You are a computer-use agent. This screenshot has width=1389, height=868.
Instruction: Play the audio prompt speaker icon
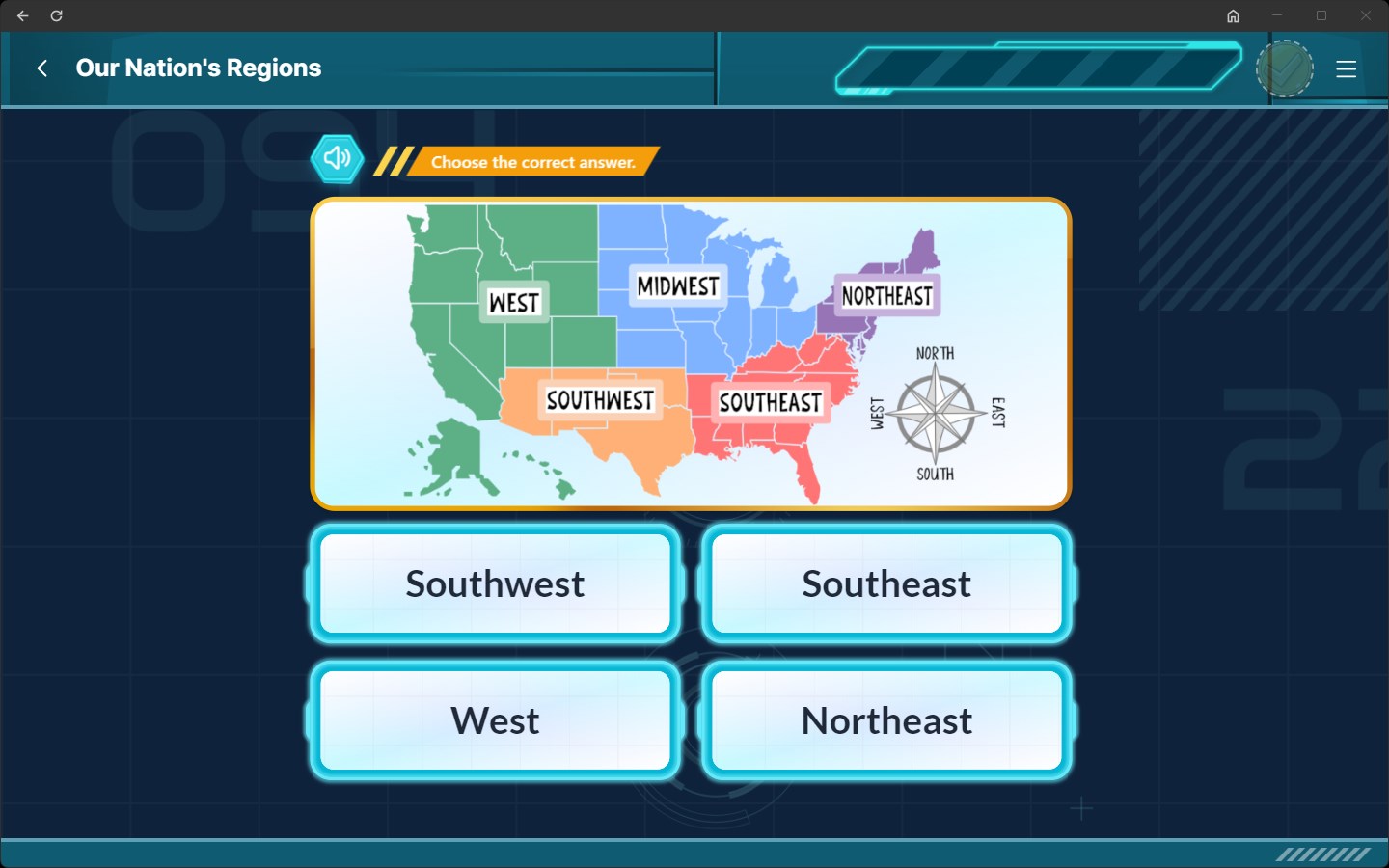click(337, 158)
